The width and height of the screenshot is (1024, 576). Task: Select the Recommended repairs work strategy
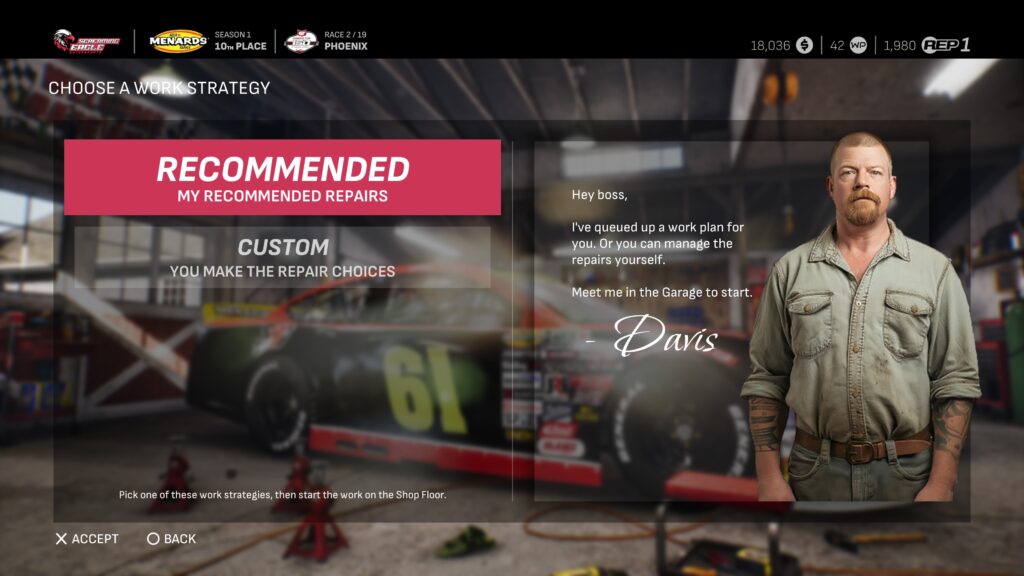click(282, 178)
